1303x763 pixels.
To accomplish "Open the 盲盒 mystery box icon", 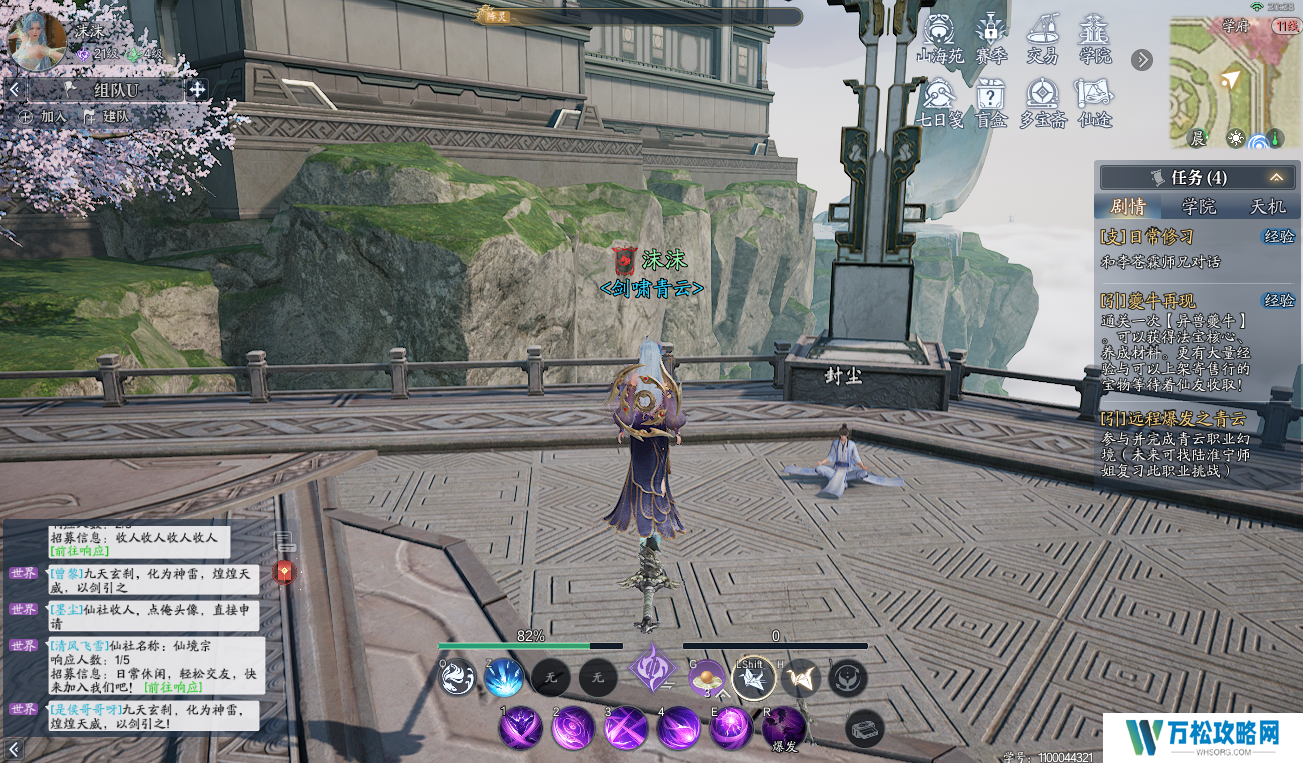I will [990, 102].
